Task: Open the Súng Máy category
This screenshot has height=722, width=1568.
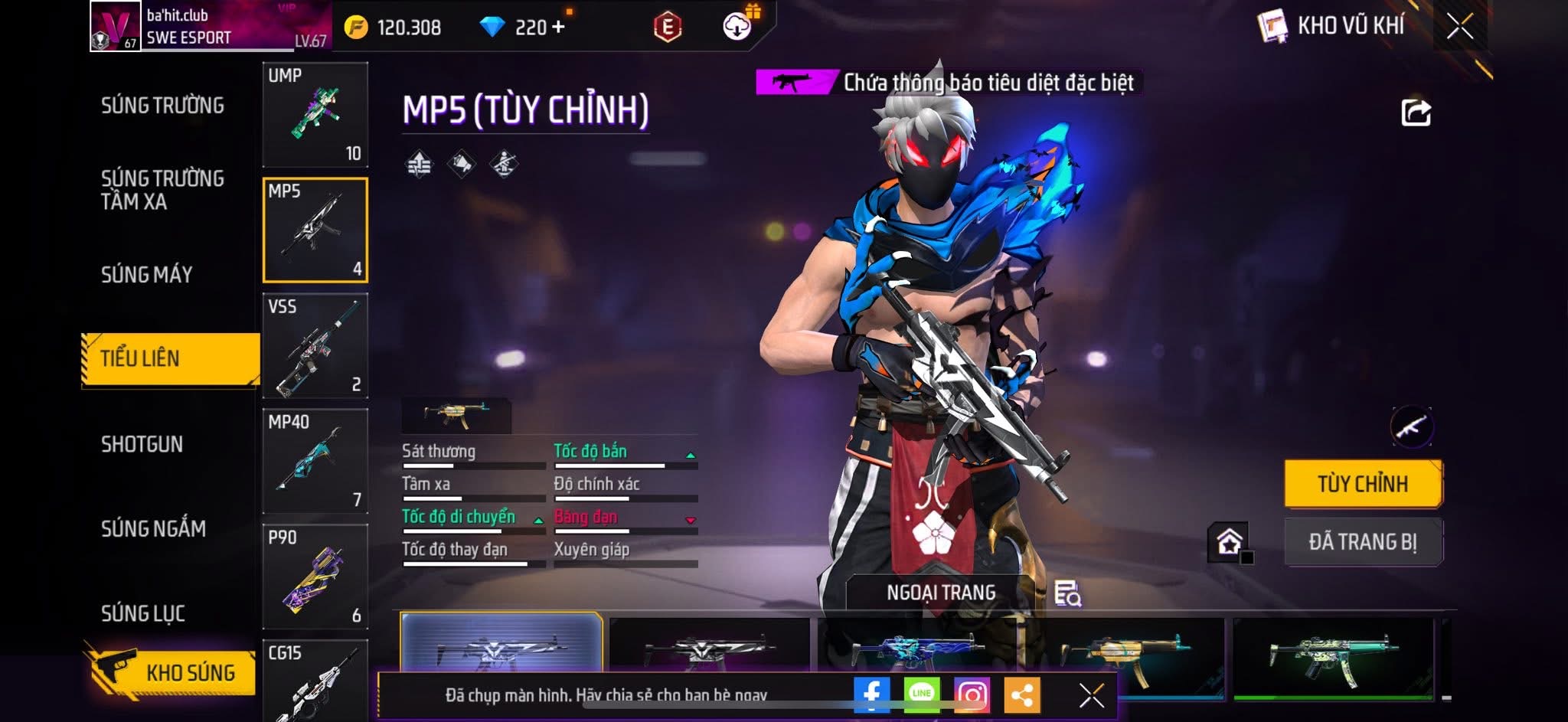Action: 147,274
